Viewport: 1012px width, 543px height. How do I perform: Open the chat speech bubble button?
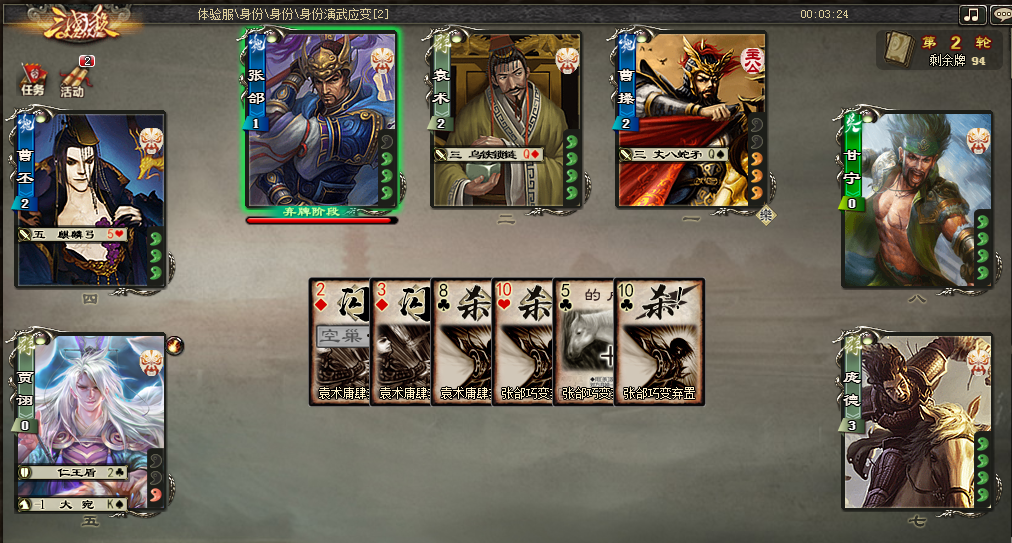pos(1001,14)
